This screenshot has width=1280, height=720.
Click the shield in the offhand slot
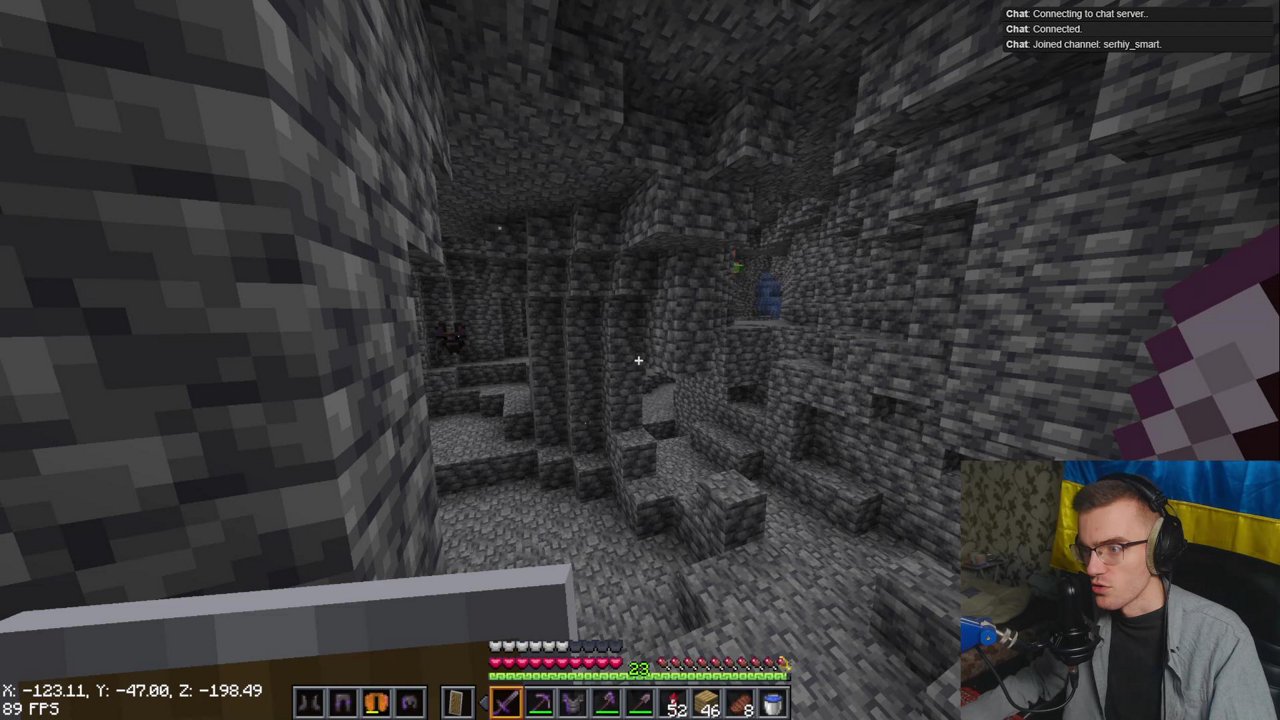point(457,700)
